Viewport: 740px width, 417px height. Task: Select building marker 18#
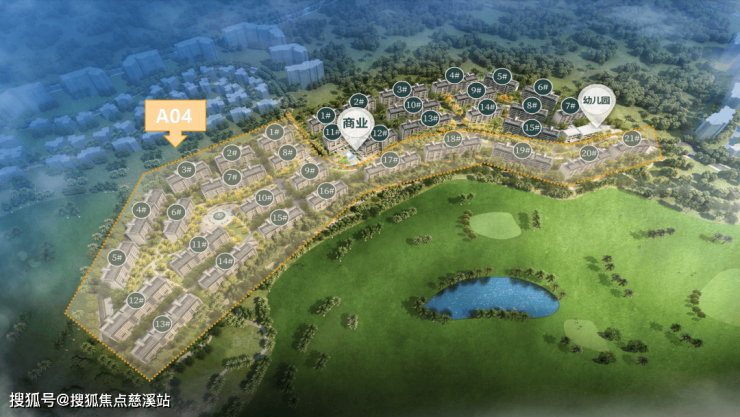pos(453,139)
